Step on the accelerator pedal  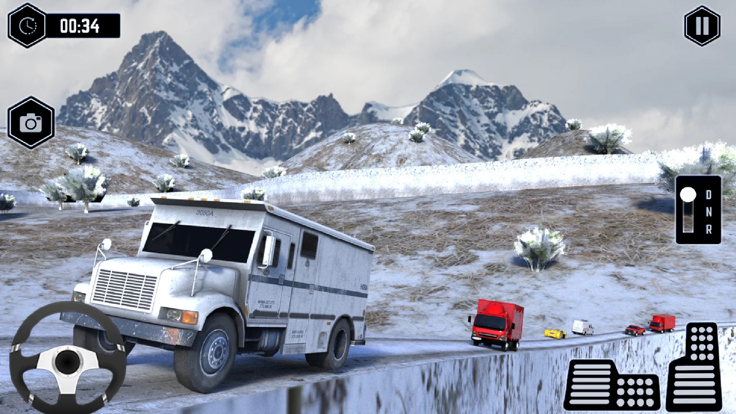click(694, 366)
